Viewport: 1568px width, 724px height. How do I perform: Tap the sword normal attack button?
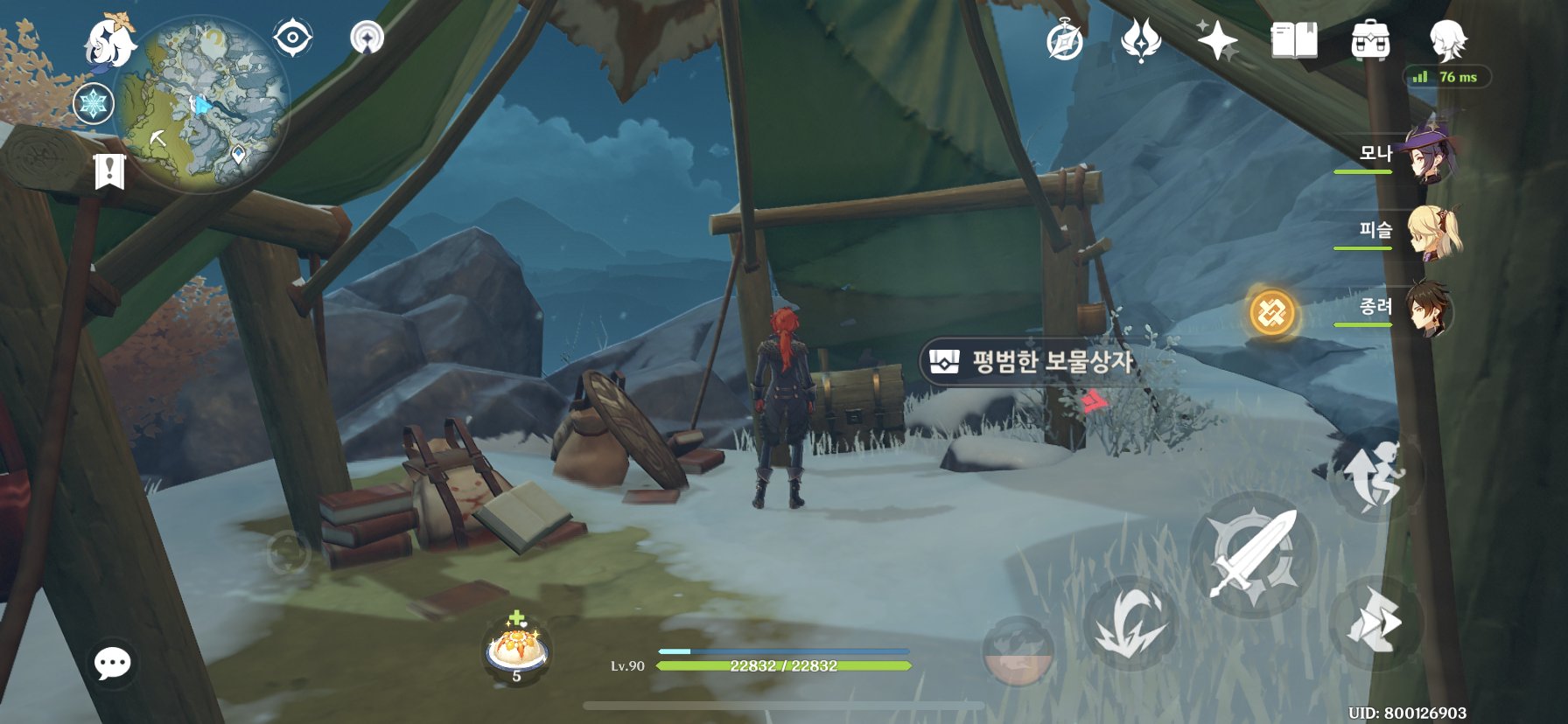1253,554
